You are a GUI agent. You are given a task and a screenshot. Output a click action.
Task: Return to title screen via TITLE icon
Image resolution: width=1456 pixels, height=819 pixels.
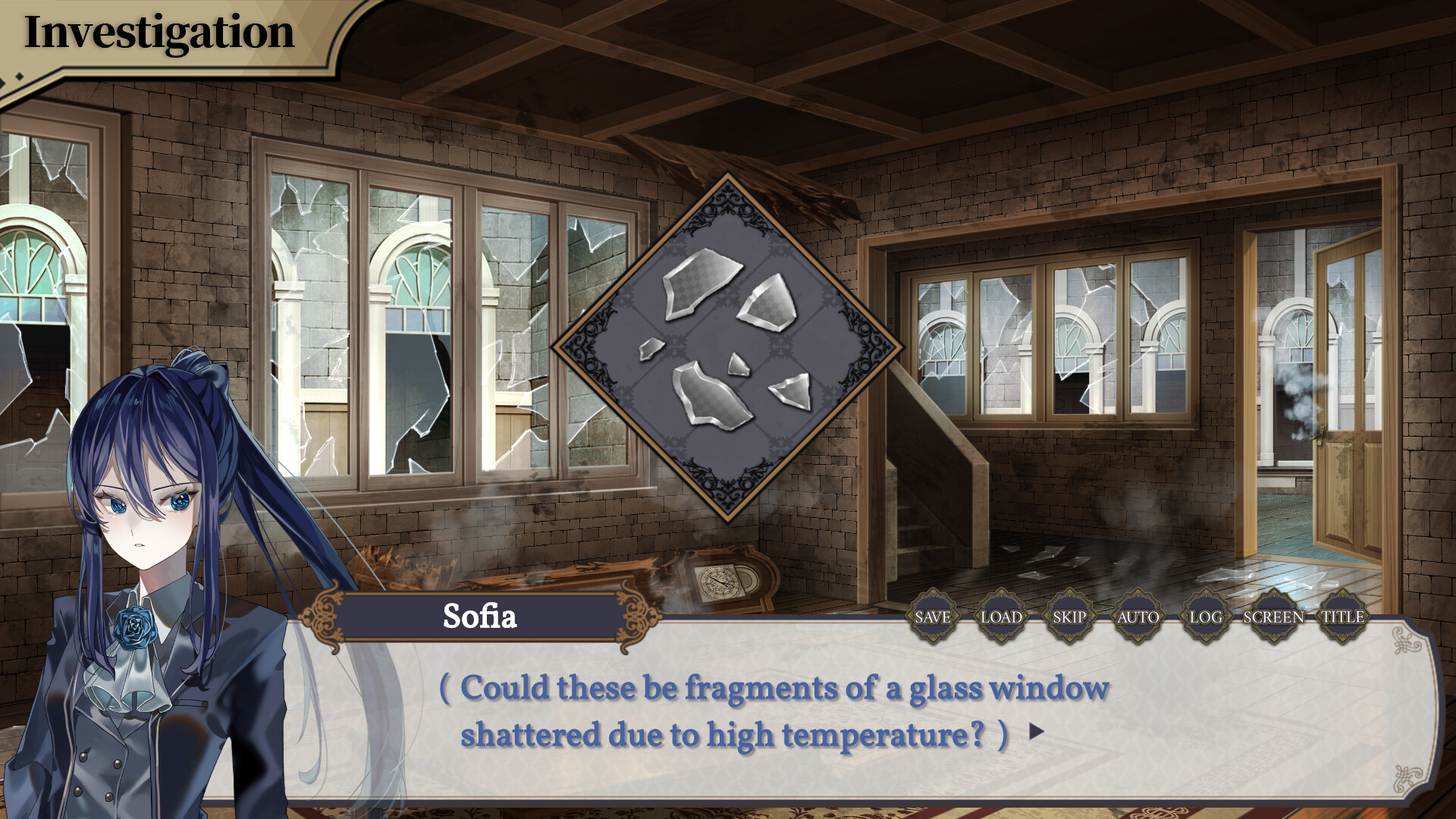(x=1341, y=617)
